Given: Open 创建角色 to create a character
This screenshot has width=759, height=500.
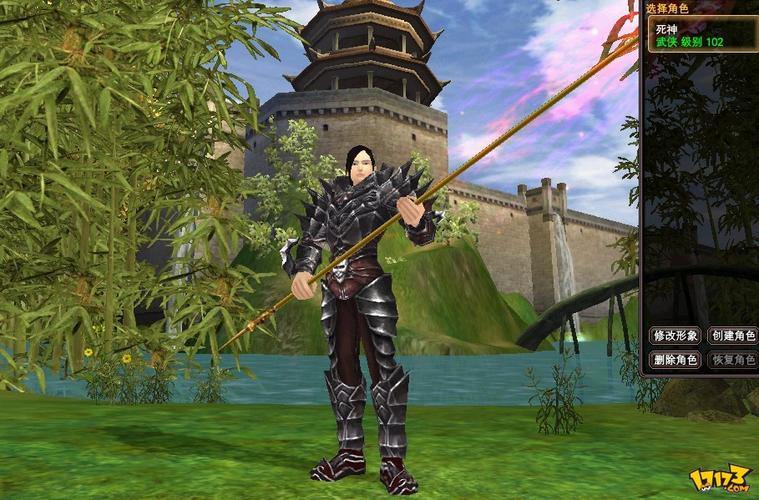Looking at the screenshot, I should click(x=733, y=336).
